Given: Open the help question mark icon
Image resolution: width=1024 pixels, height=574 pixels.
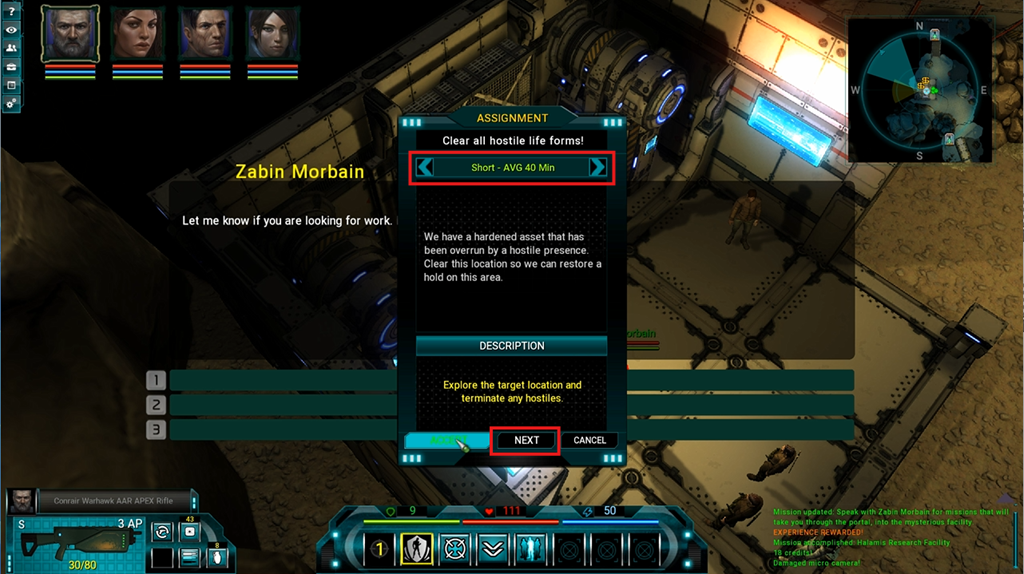Looking at the screenshot, I should coord(11,11).
